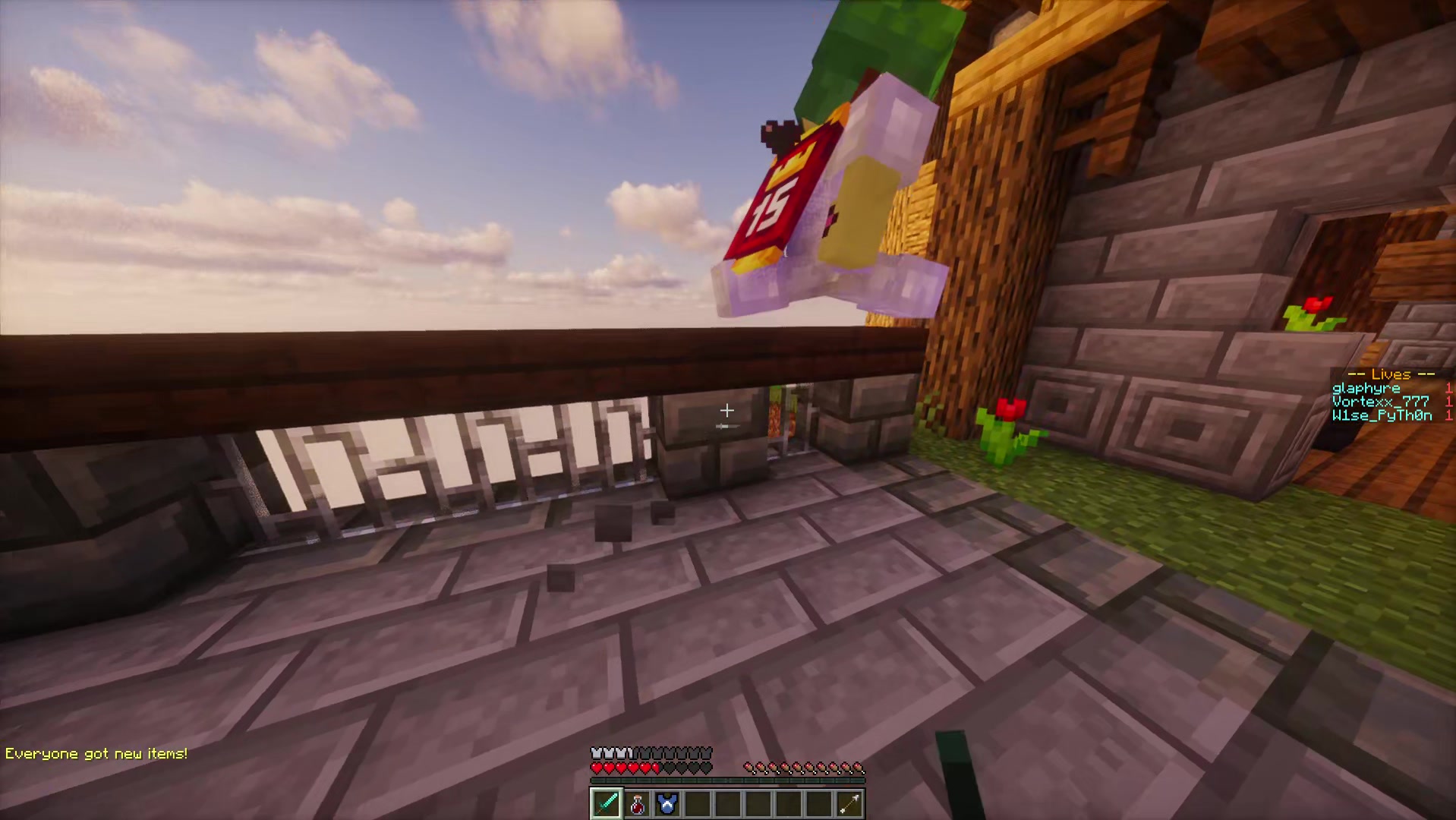Select the diamond sword in the hotbar

coord(606,803)
